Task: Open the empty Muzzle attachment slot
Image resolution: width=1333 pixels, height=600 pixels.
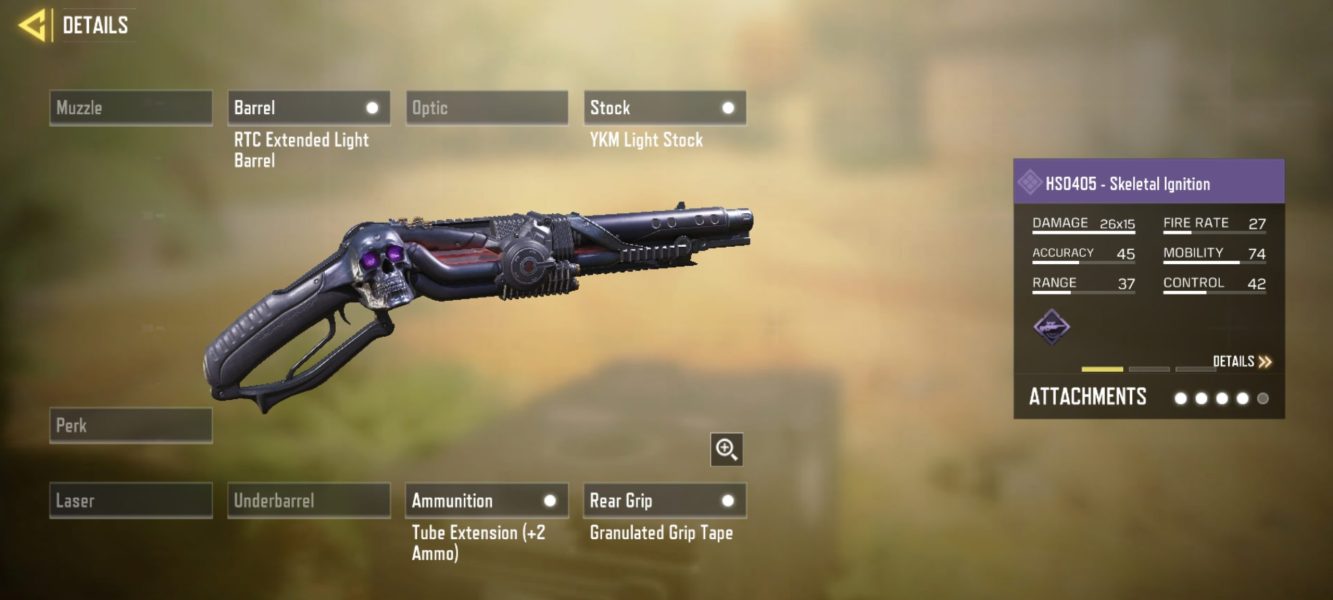Action: click(x=131, y=108)
